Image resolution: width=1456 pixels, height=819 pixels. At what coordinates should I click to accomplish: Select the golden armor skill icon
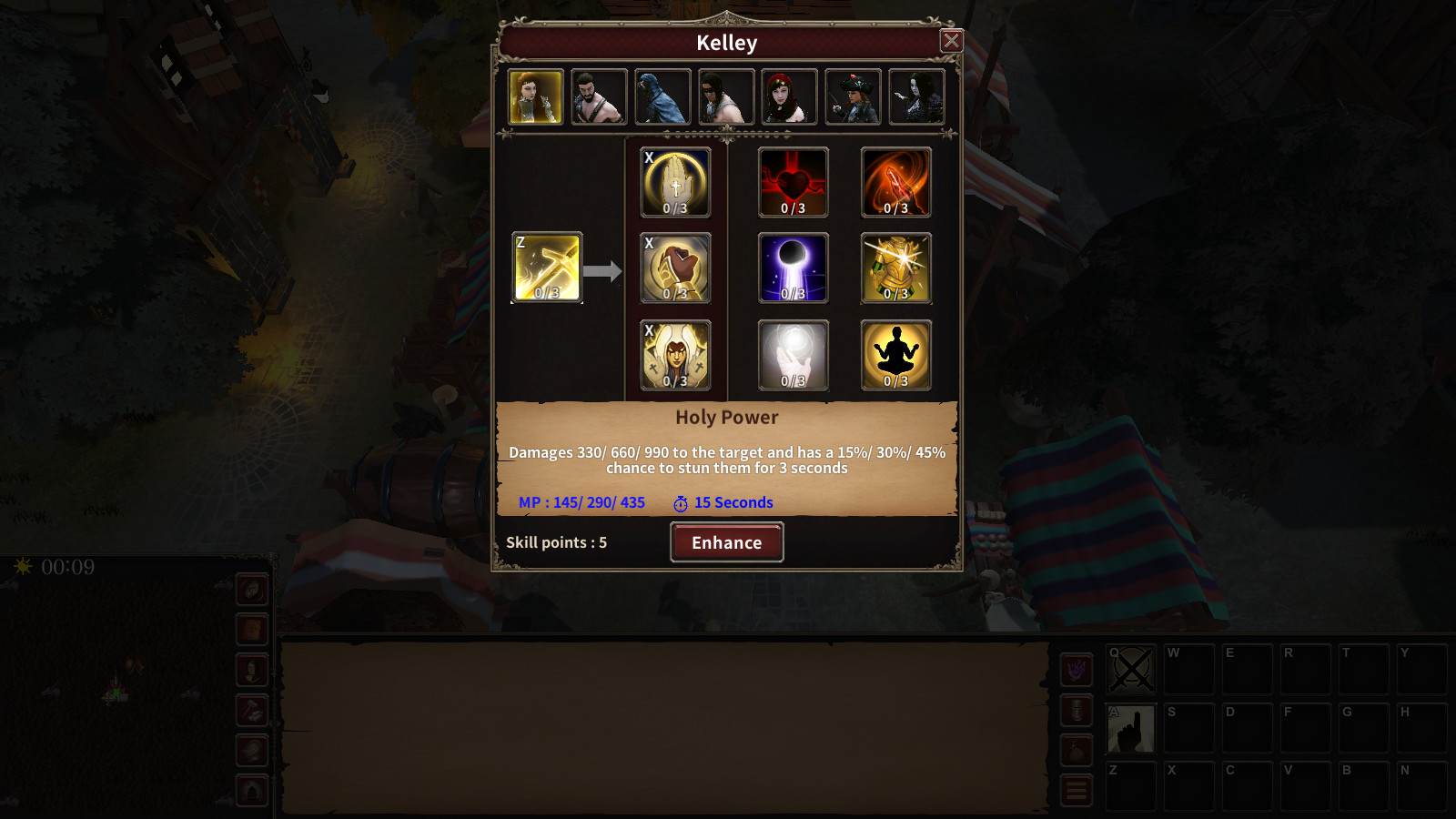click(895, 268)
